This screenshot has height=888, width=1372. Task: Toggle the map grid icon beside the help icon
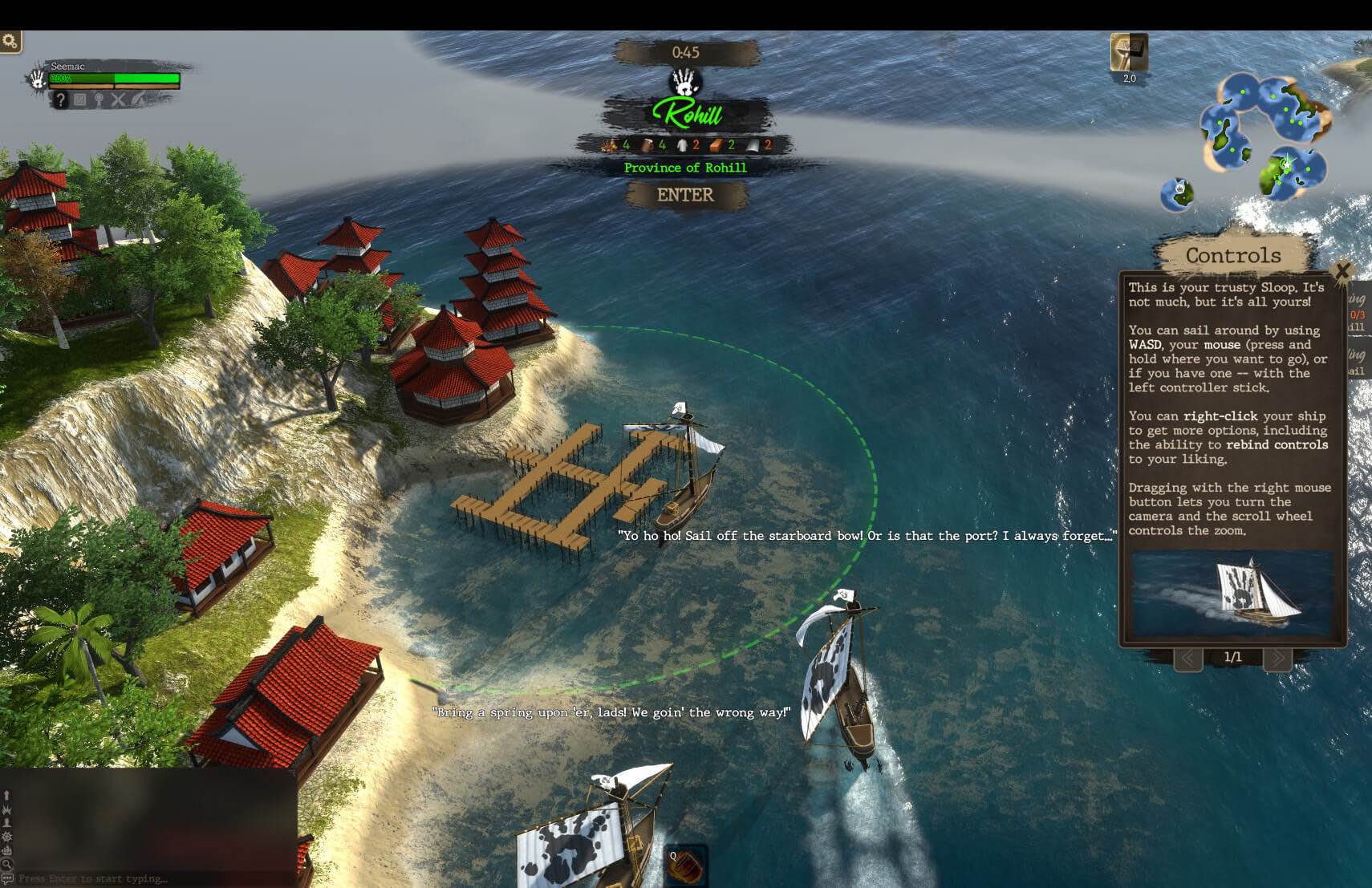click(80, 99)
